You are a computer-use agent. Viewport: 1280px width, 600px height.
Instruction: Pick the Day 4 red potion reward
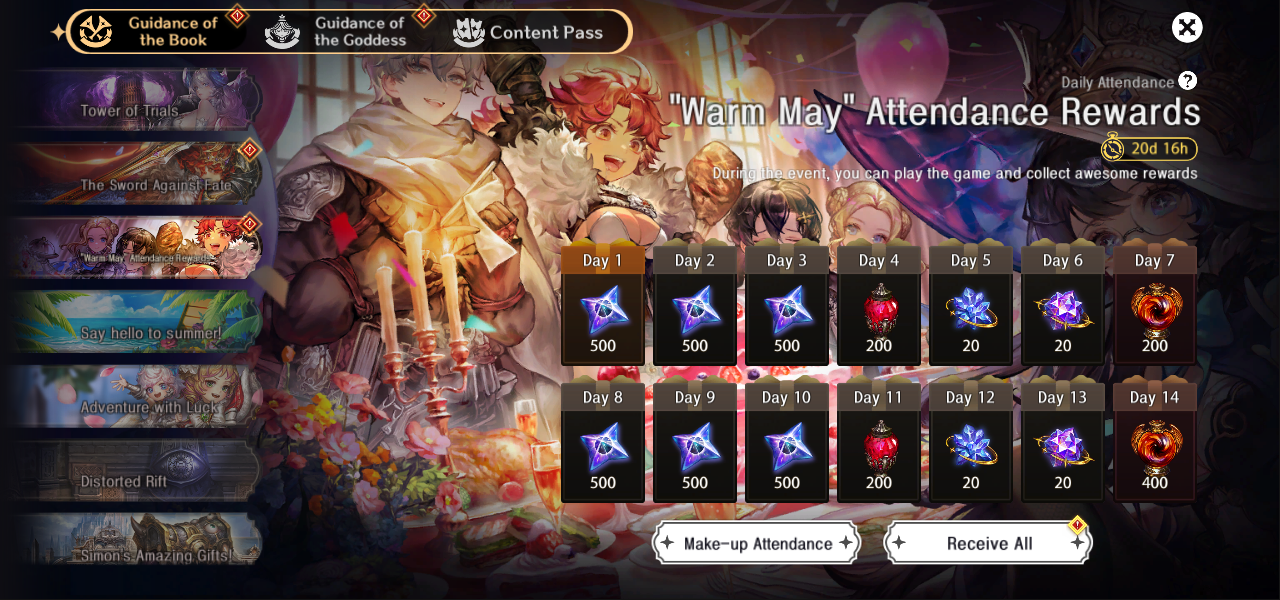pos(879,310)
